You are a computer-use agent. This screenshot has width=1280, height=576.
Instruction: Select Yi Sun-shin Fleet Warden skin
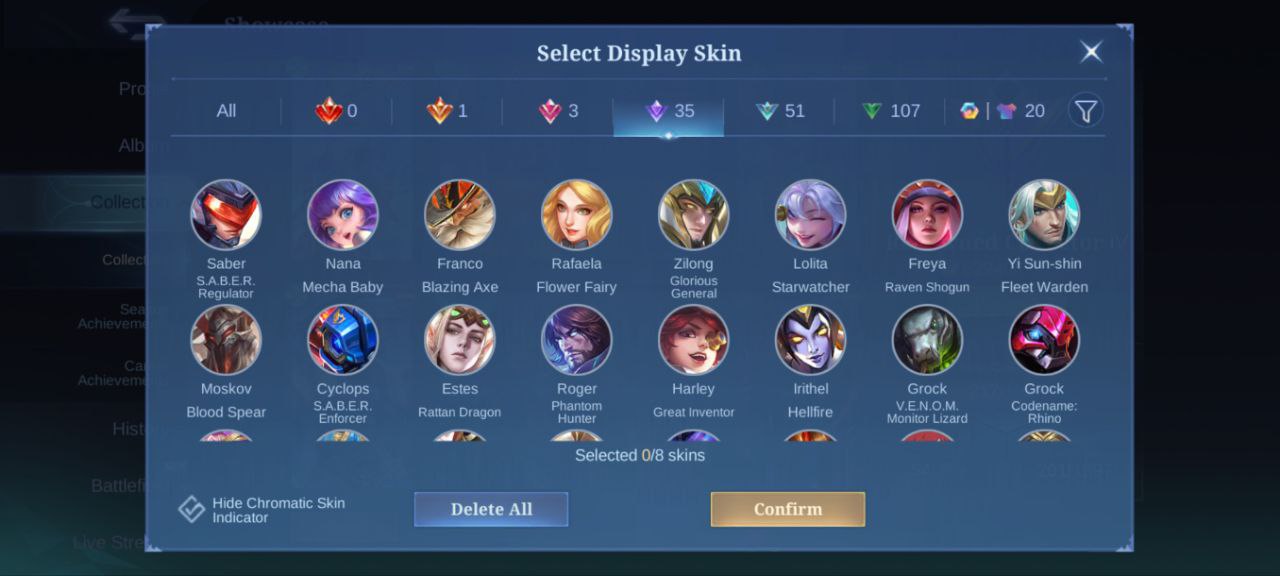point(1044,215)
